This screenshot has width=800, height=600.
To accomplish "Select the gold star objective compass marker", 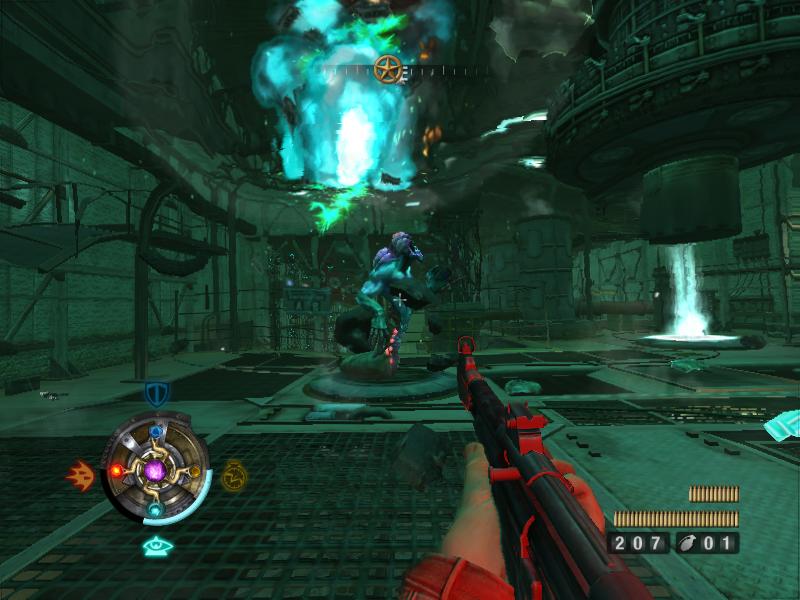I will point(388,70).
